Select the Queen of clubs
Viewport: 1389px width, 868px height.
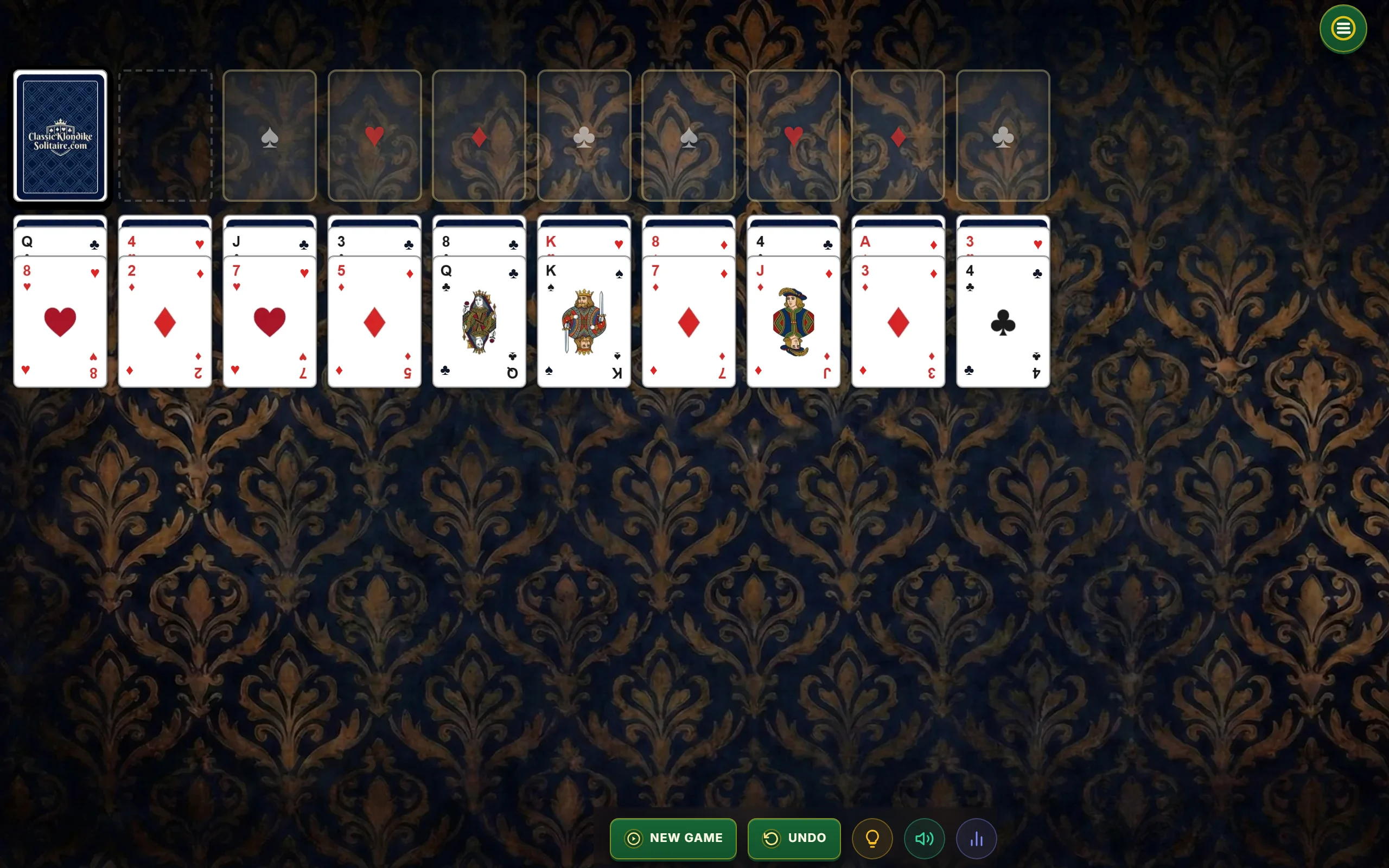point(479,322)
